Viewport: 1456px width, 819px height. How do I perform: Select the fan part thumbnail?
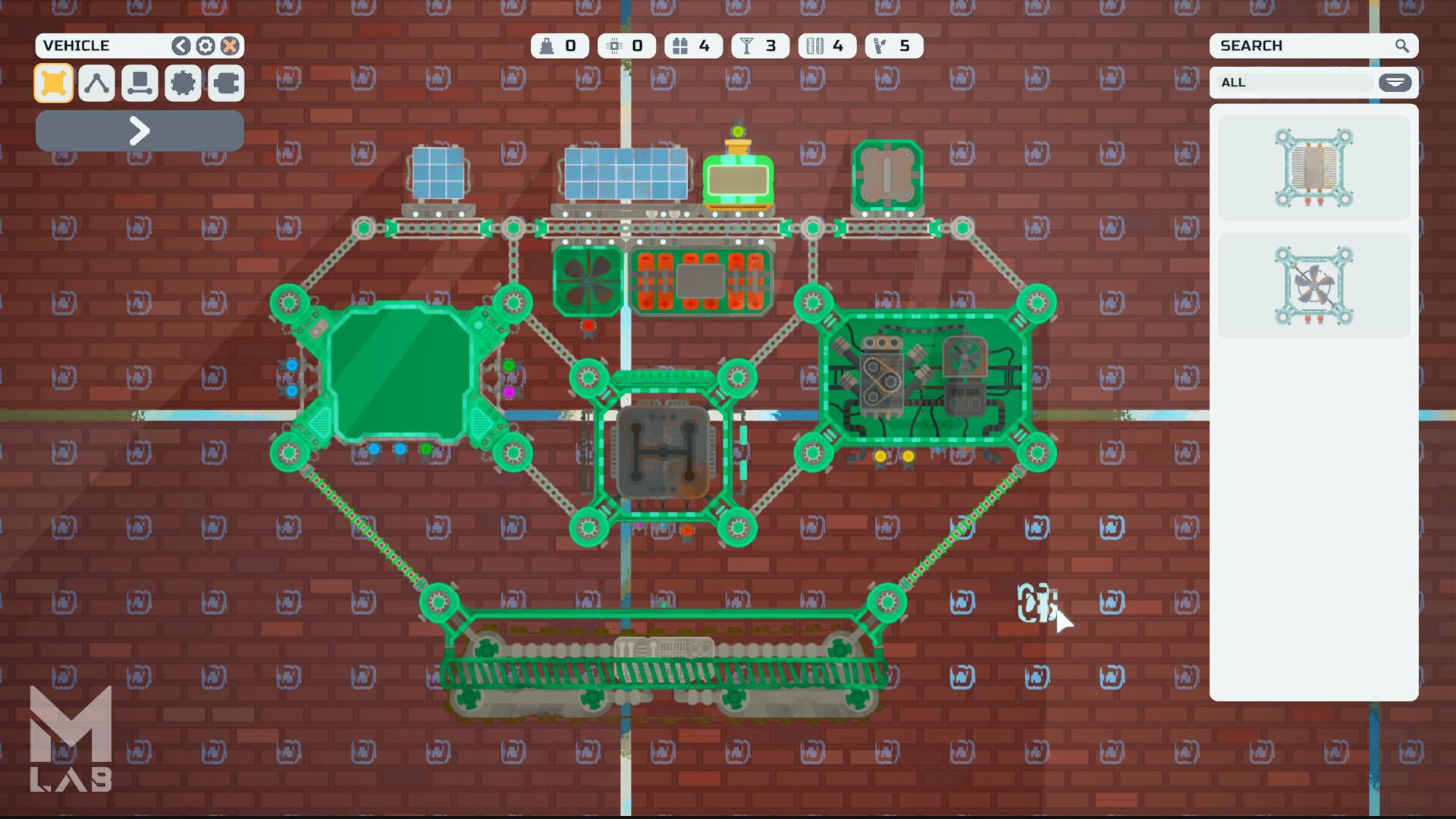point(1313,286)
